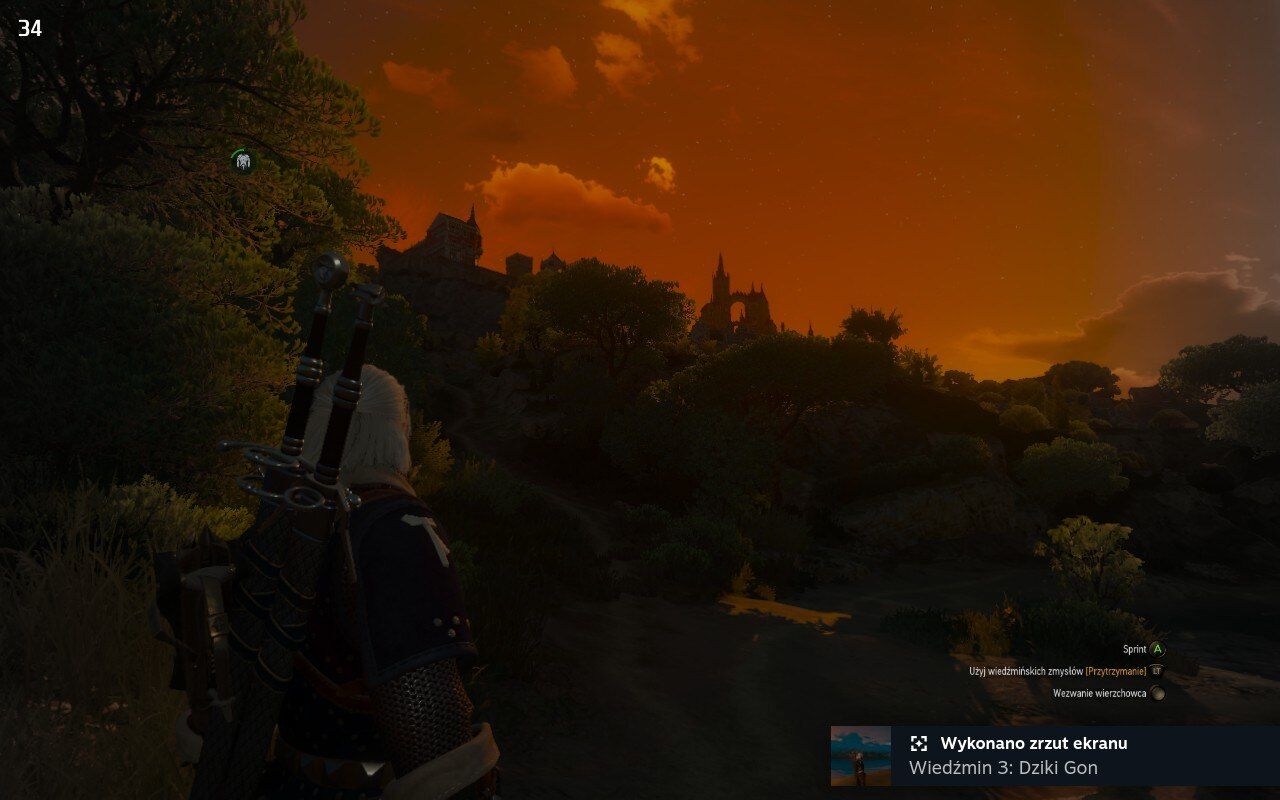The height and width of the screenshot is (800, 1280).
Task: Click the horse marker icon with green arc
Action: (x=242, y=160)
